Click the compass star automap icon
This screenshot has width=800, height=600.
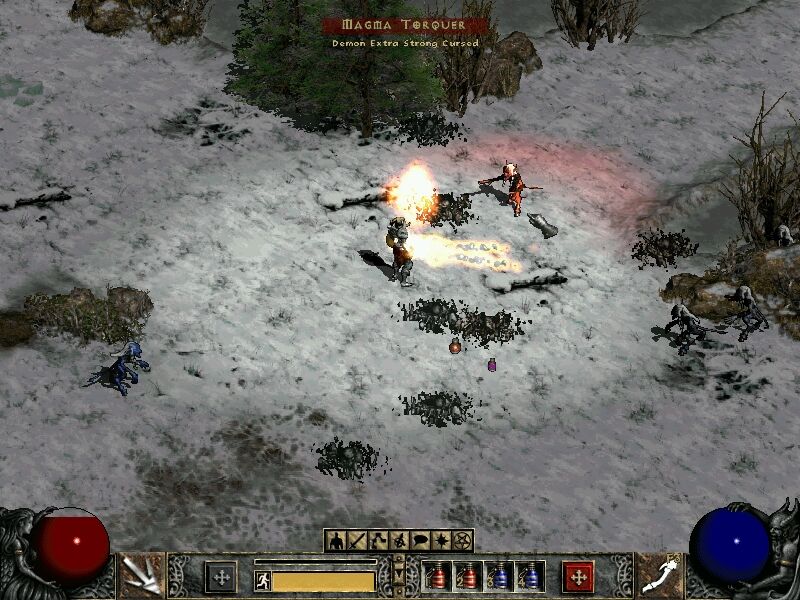click(x=444, y=541)
